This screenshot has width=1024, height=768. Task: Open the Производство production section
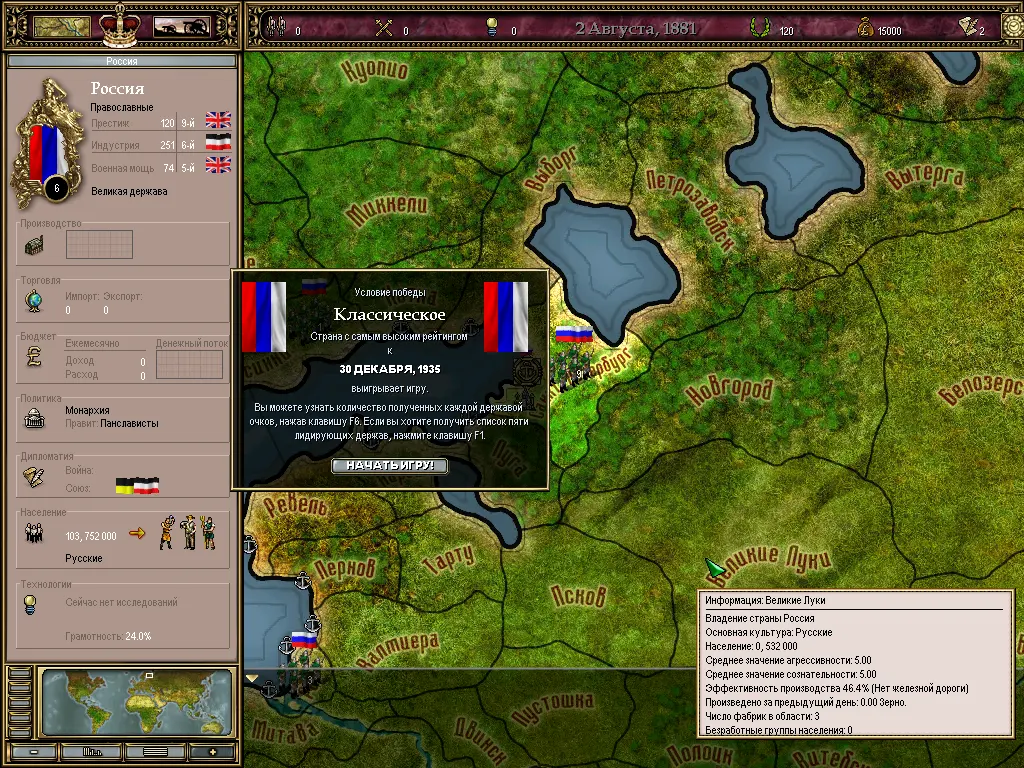point(34,245)
